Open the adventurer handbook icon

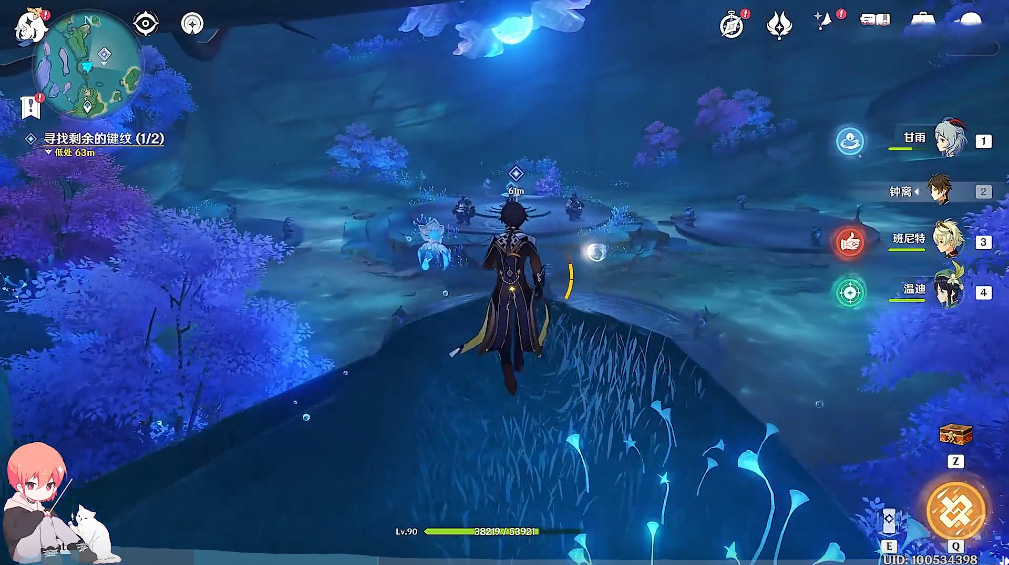coord(875,22)
